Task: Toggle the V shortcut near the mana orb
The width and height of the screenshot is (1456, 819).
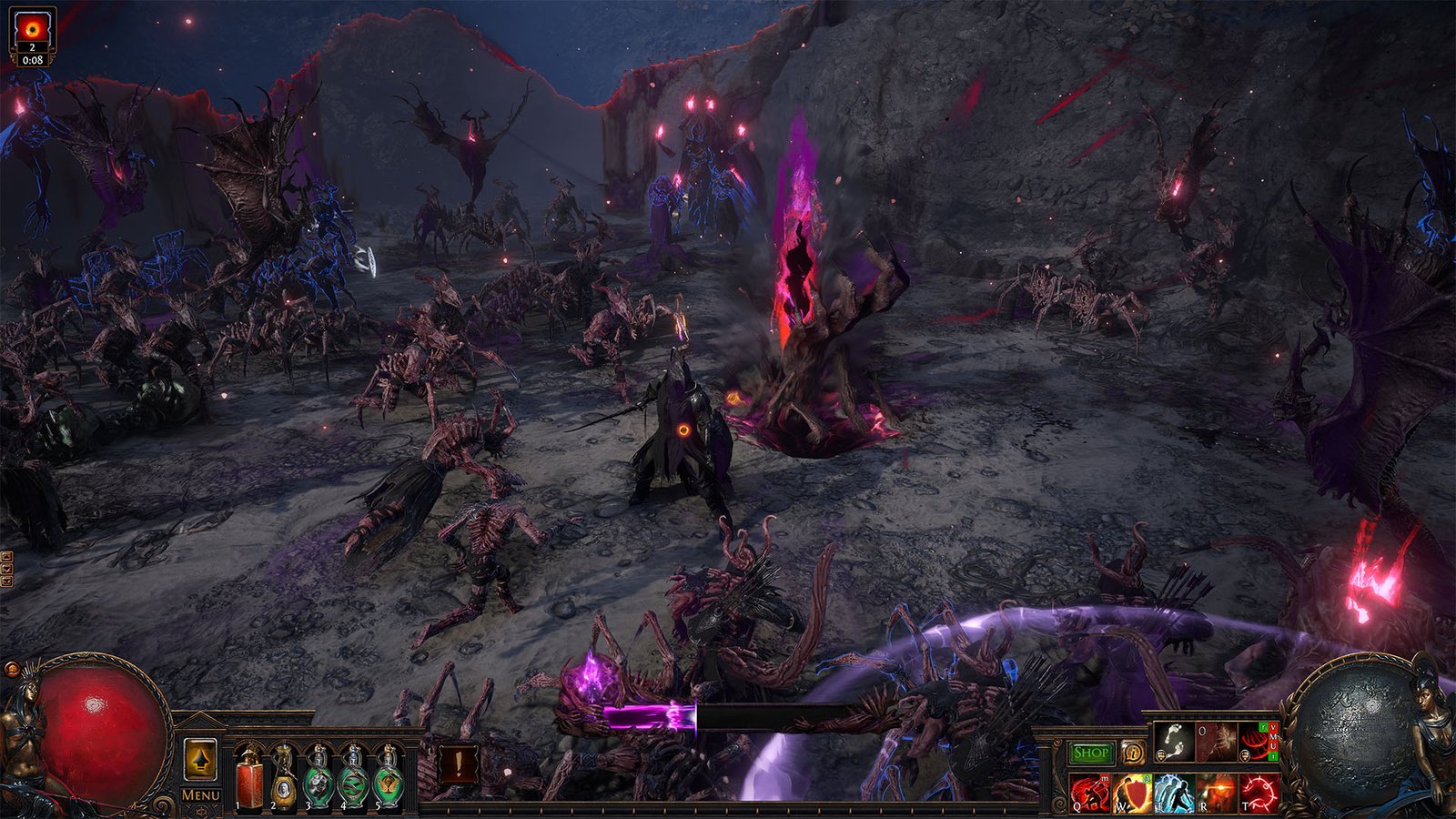Action: [1272, 727]
